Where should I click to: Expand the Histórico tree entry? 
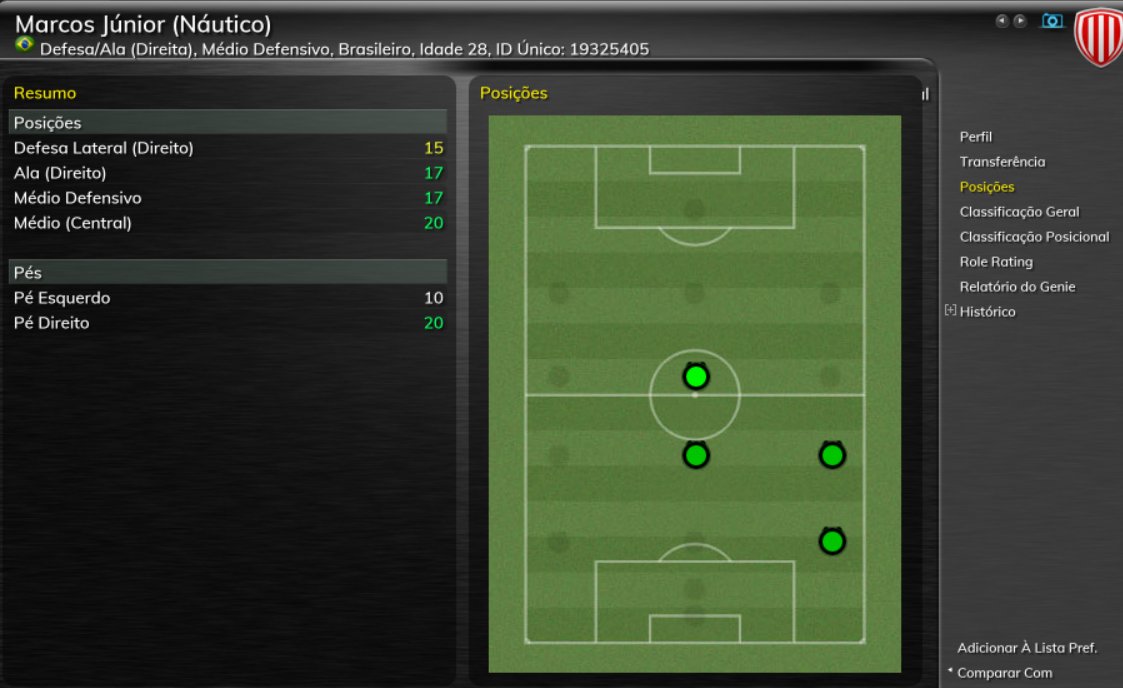tap(950, 311)
